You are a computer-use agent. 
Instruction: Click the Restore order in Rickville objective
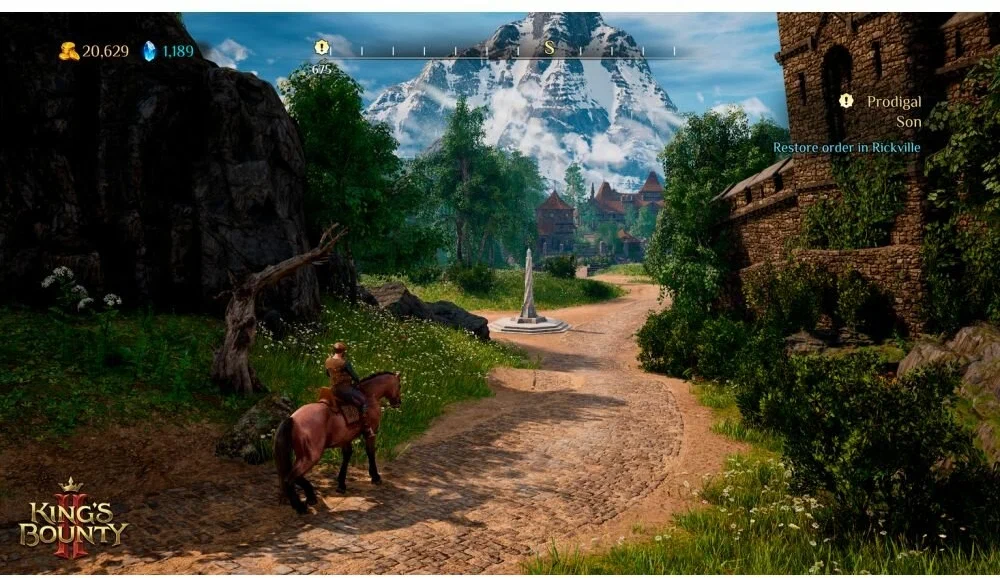pos(846,147)
